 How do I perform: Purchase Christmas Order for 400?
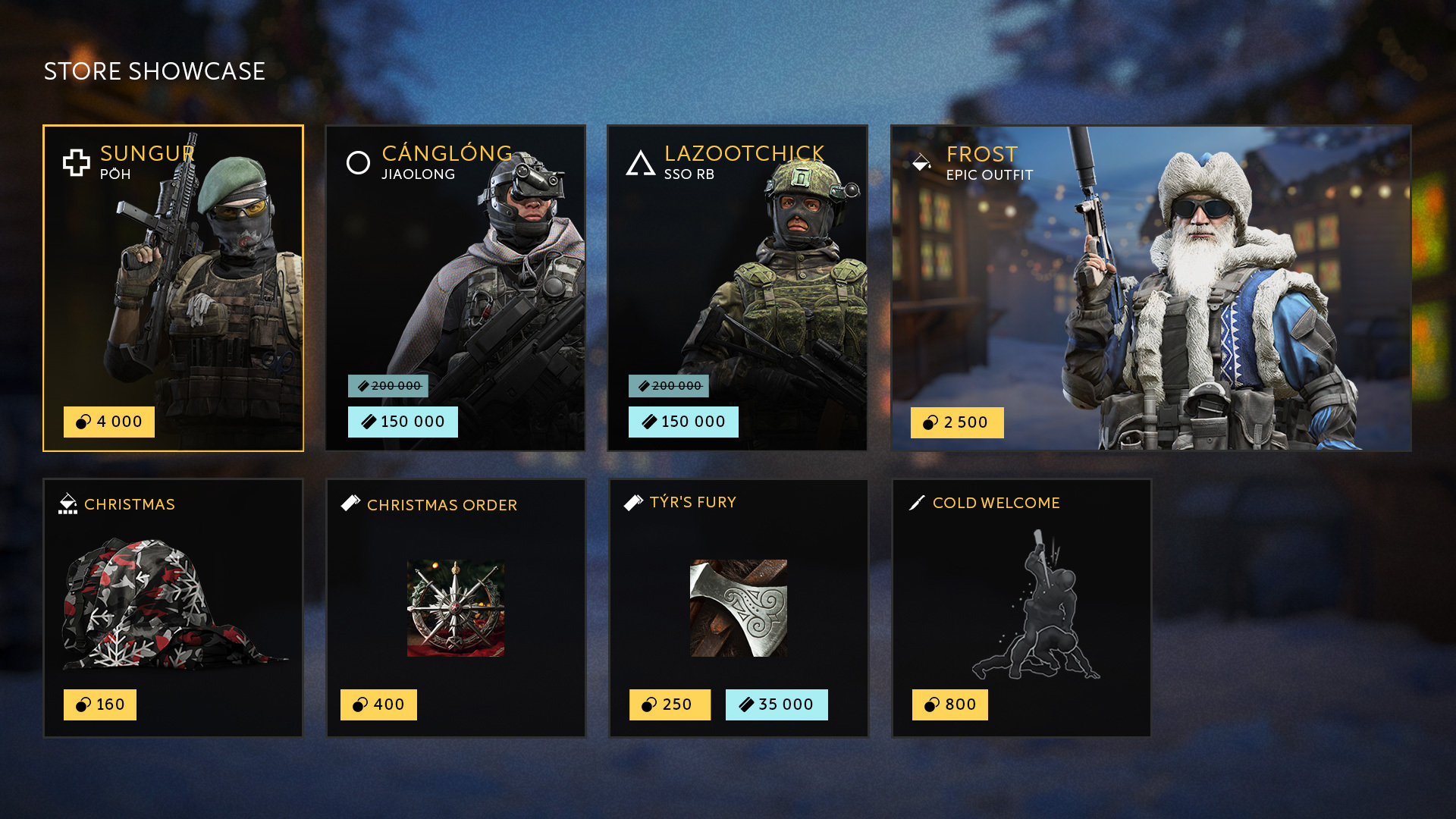coord(378,704)
